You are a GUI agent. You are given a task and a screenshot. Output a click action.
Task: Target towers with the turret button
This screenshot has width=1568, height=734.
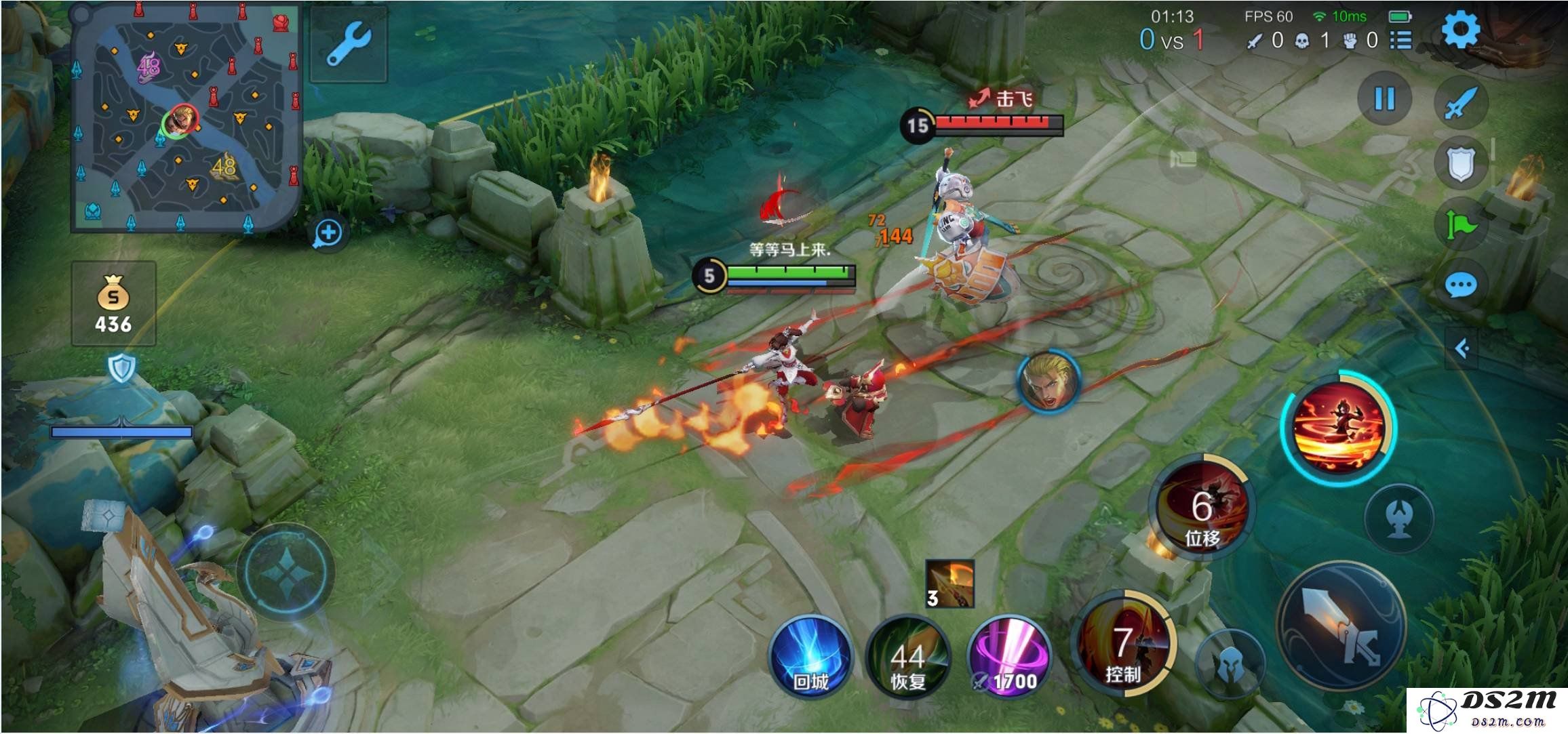(x=1398, y=519)
